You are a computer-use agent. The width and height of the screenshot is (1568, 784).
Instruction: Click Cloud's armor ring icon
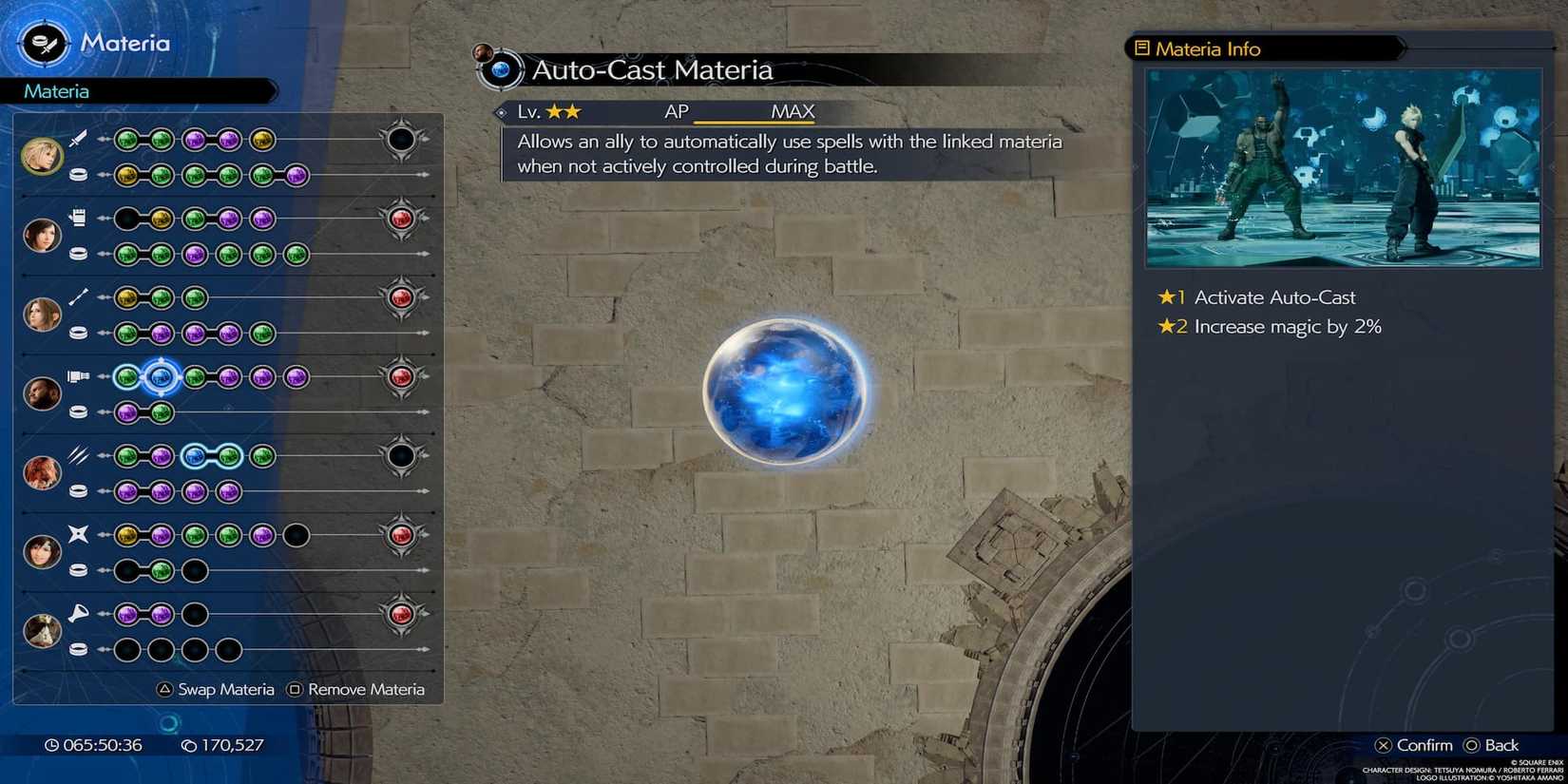[x=78, y=174]
